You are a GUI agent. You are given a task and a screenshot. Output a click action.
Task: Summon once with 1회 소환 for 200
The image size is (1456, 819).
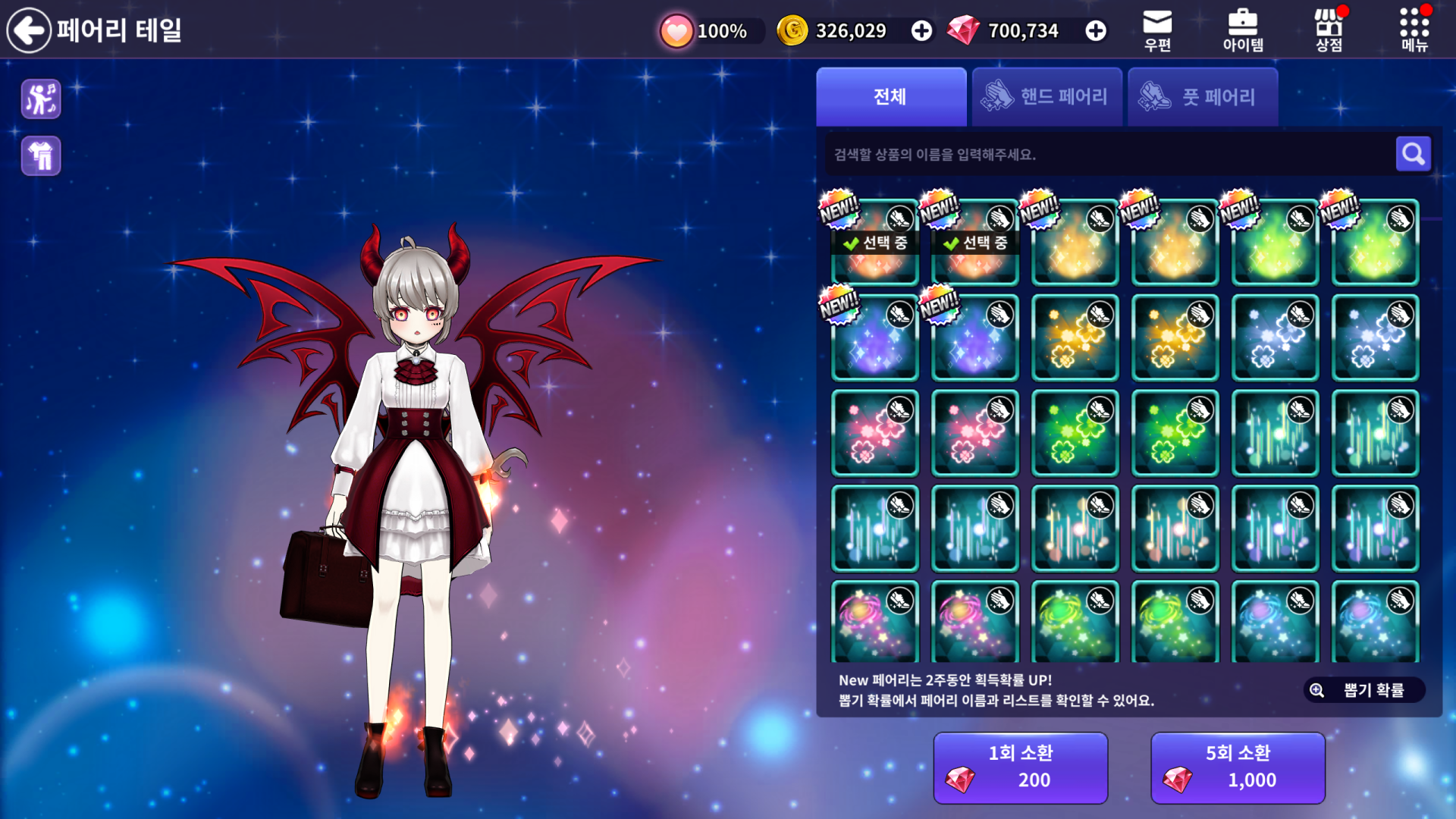coord(1020,767)
